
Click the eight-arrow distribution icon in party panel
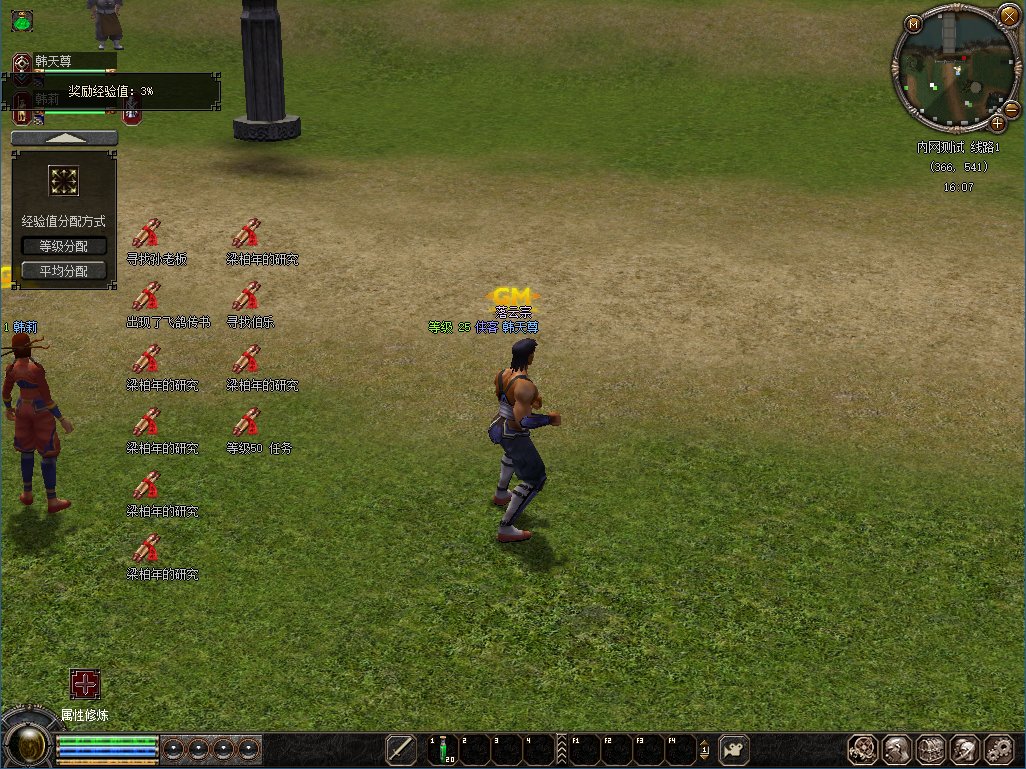(x=64, y=181)
